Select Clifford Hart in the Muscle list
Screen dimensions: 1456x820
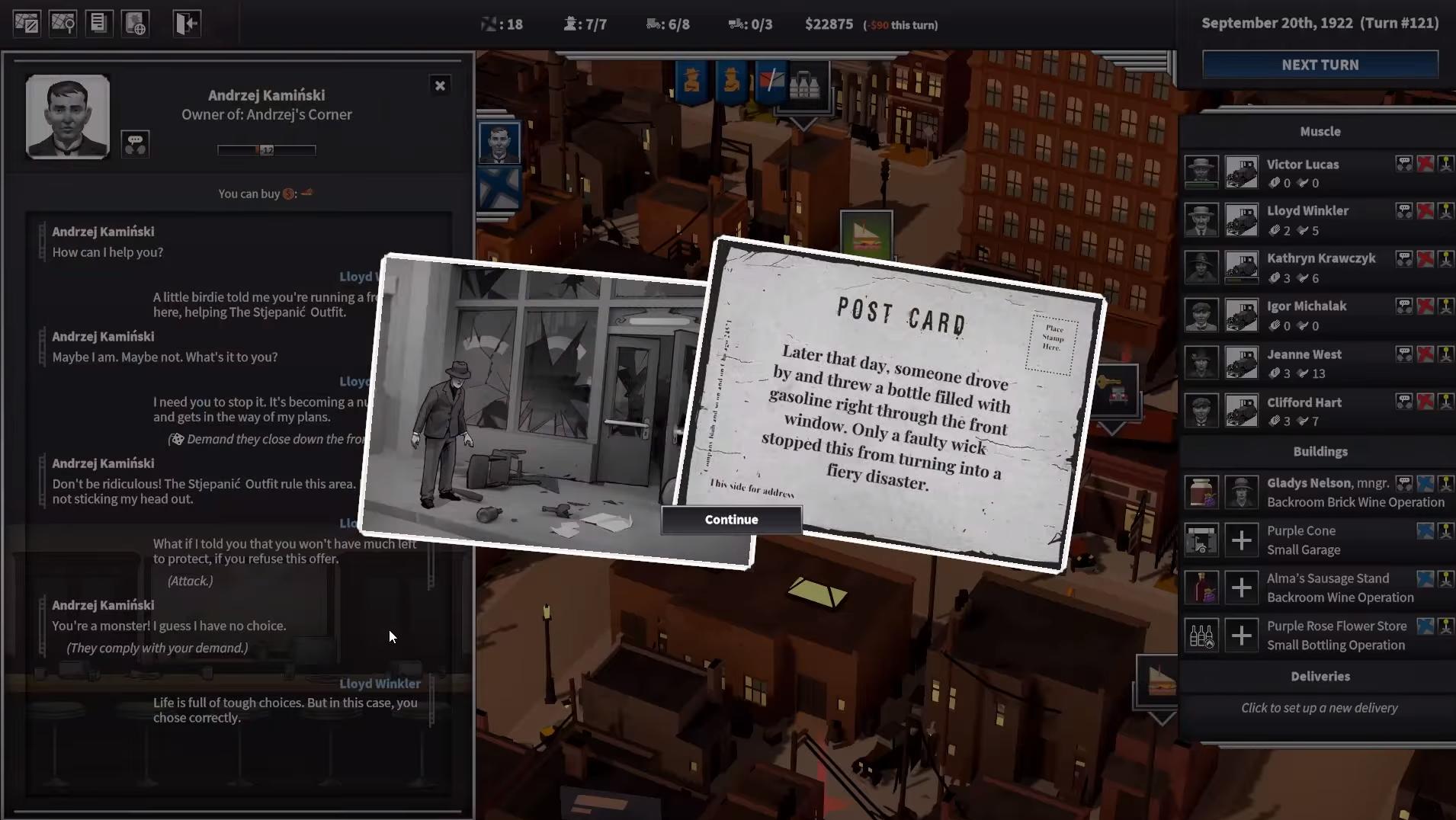(1304, 402)
